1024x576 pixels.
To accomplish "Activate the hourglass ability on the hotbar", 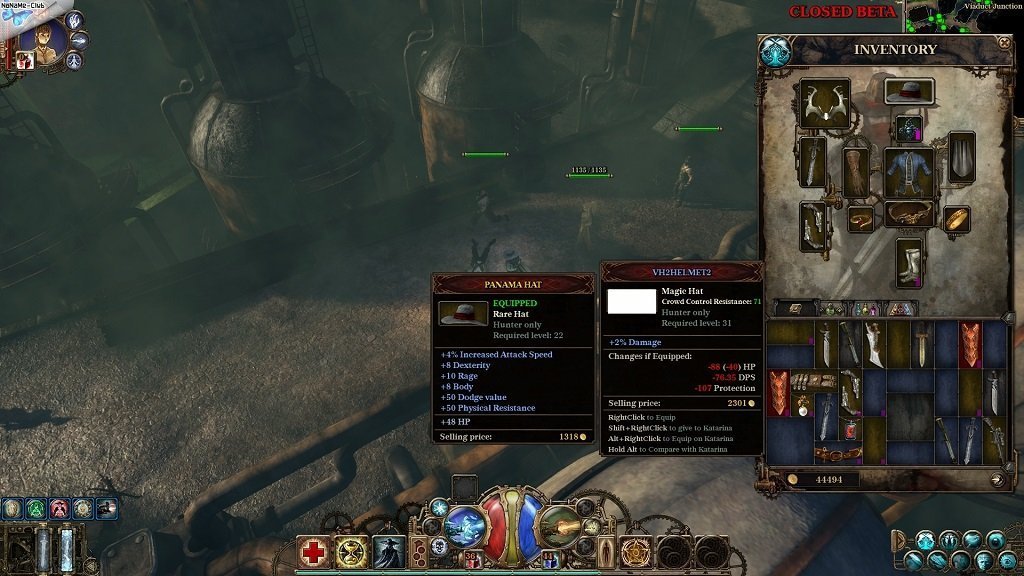I will click(352, 552).
